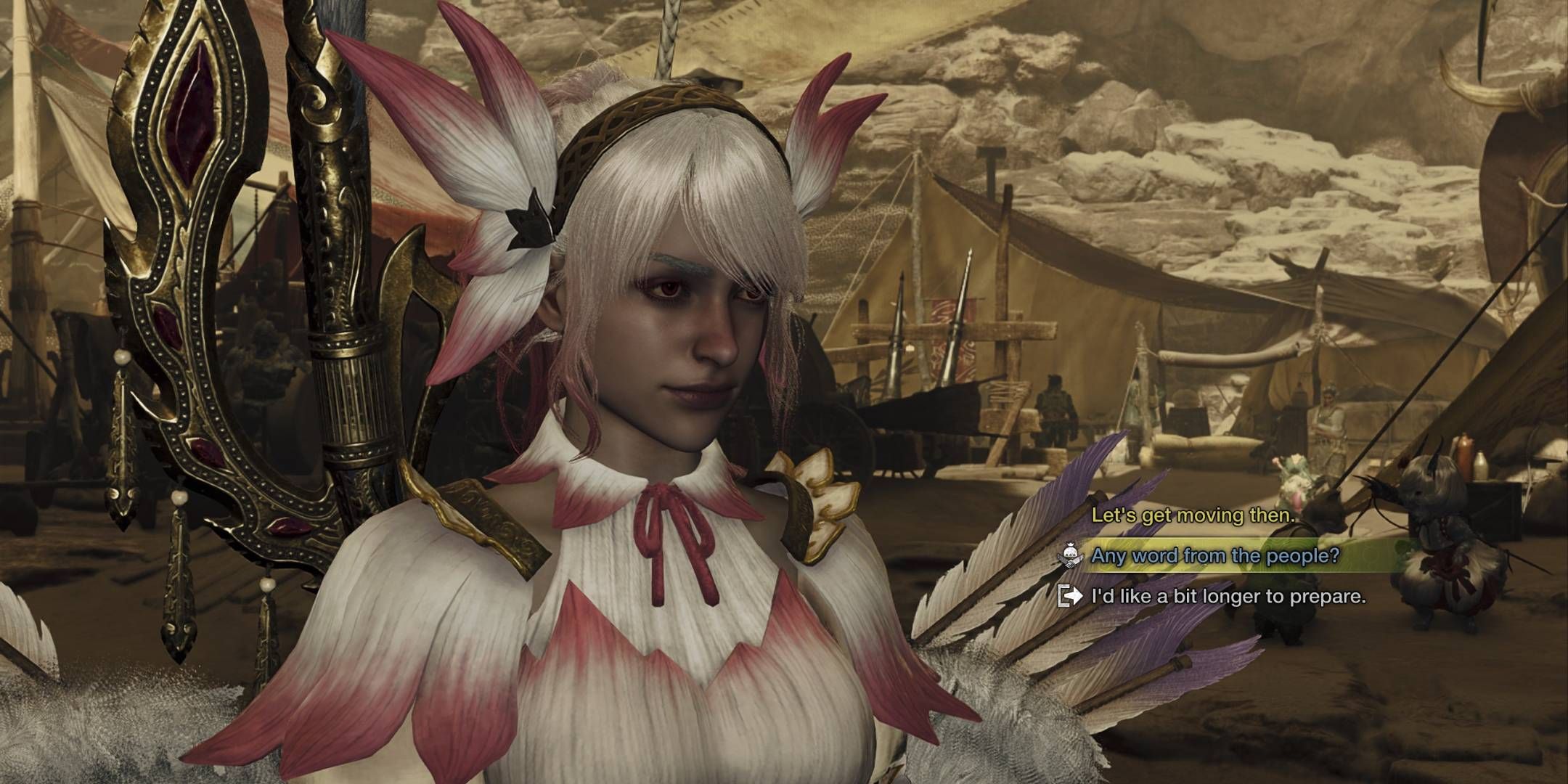Pick "I'd like a bit longer to prepare."
This screenshot has width=1568, height=784.
coord(1228,597)
